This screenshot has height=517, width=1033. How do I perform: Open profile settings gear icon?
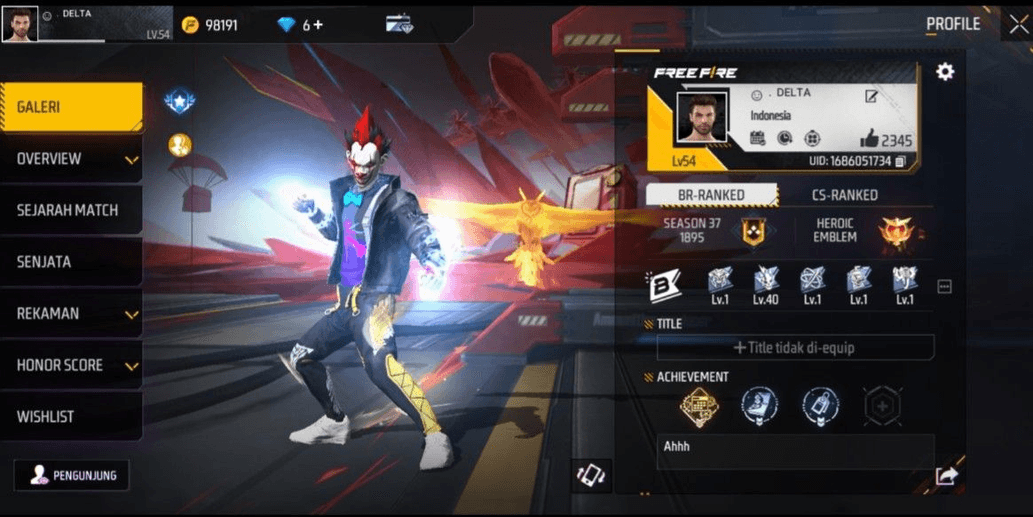click(944, 72)
